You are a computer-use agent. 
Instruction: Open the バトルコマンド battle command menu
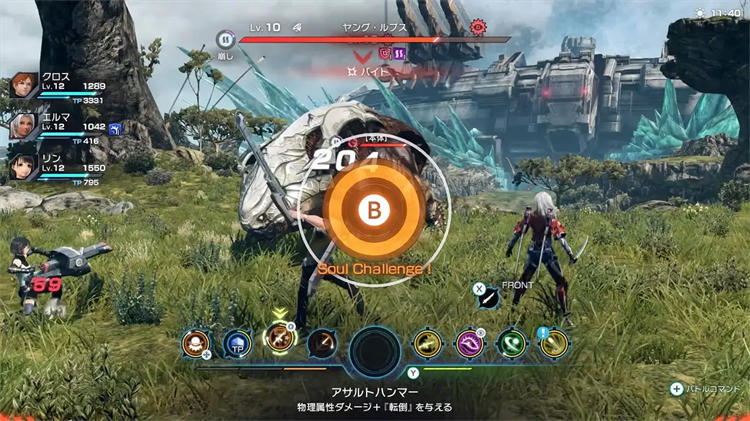[705, 389]
